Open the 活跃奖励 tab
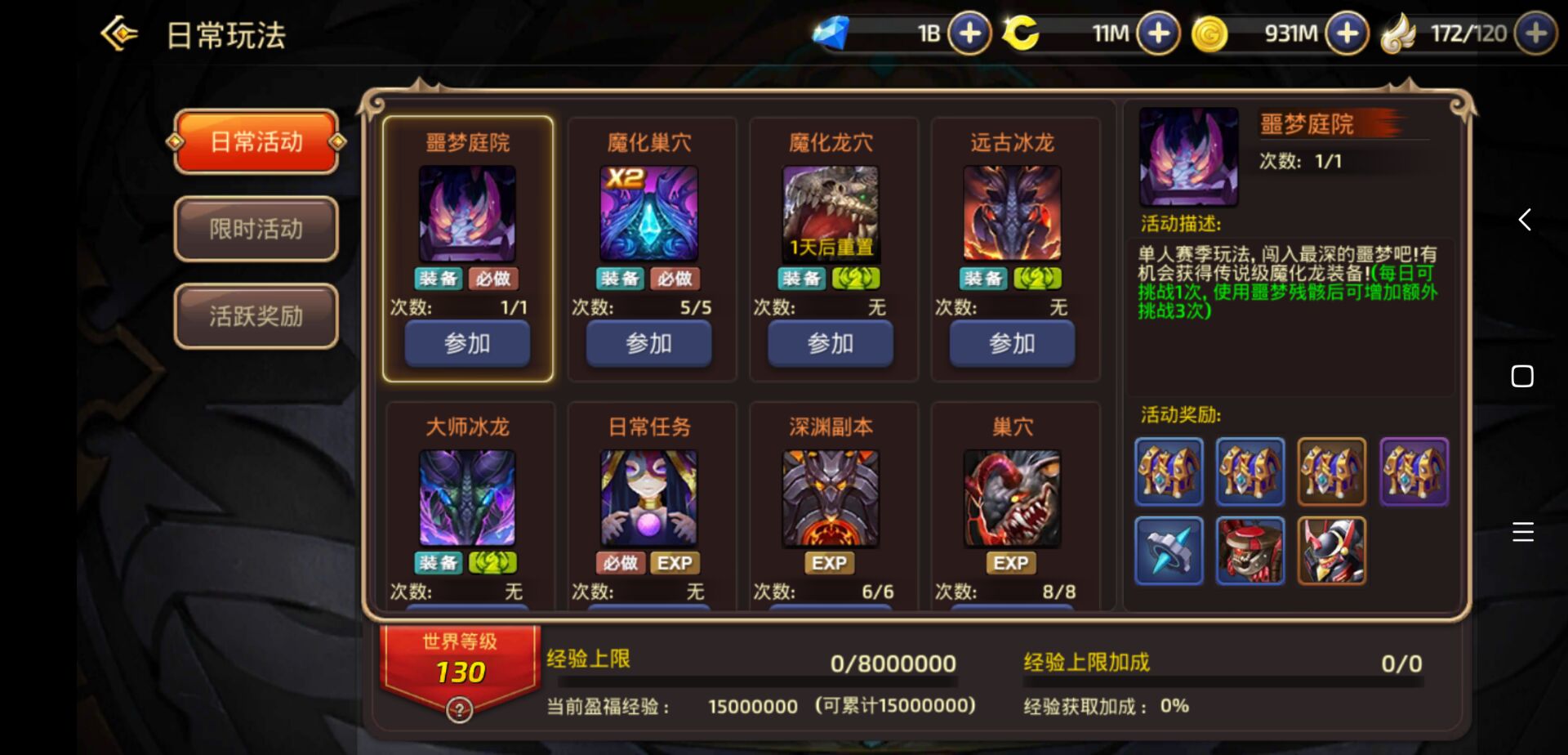Screen dimensions: 1568x755 point(256,315)
